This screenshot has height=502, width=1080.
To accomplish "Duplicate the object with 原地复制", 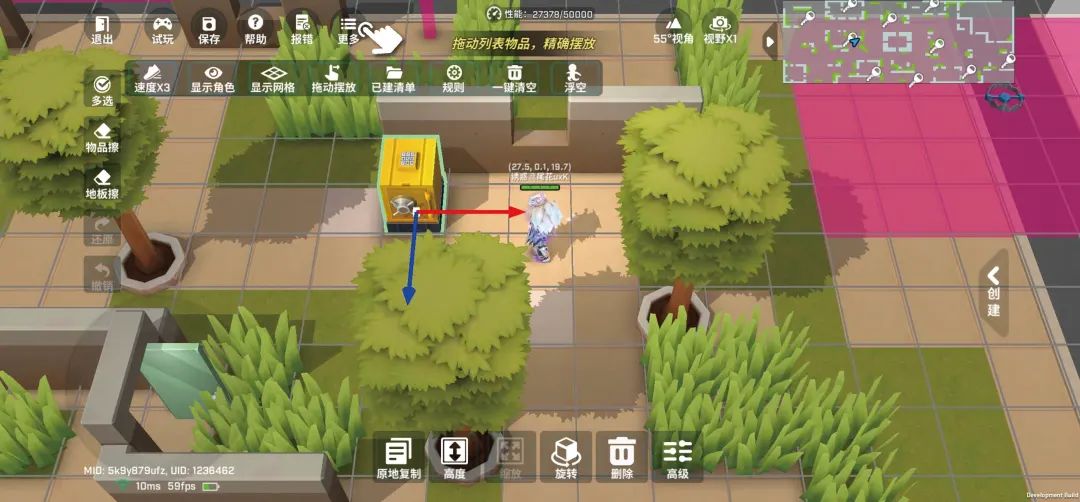I will pos(399,458).
